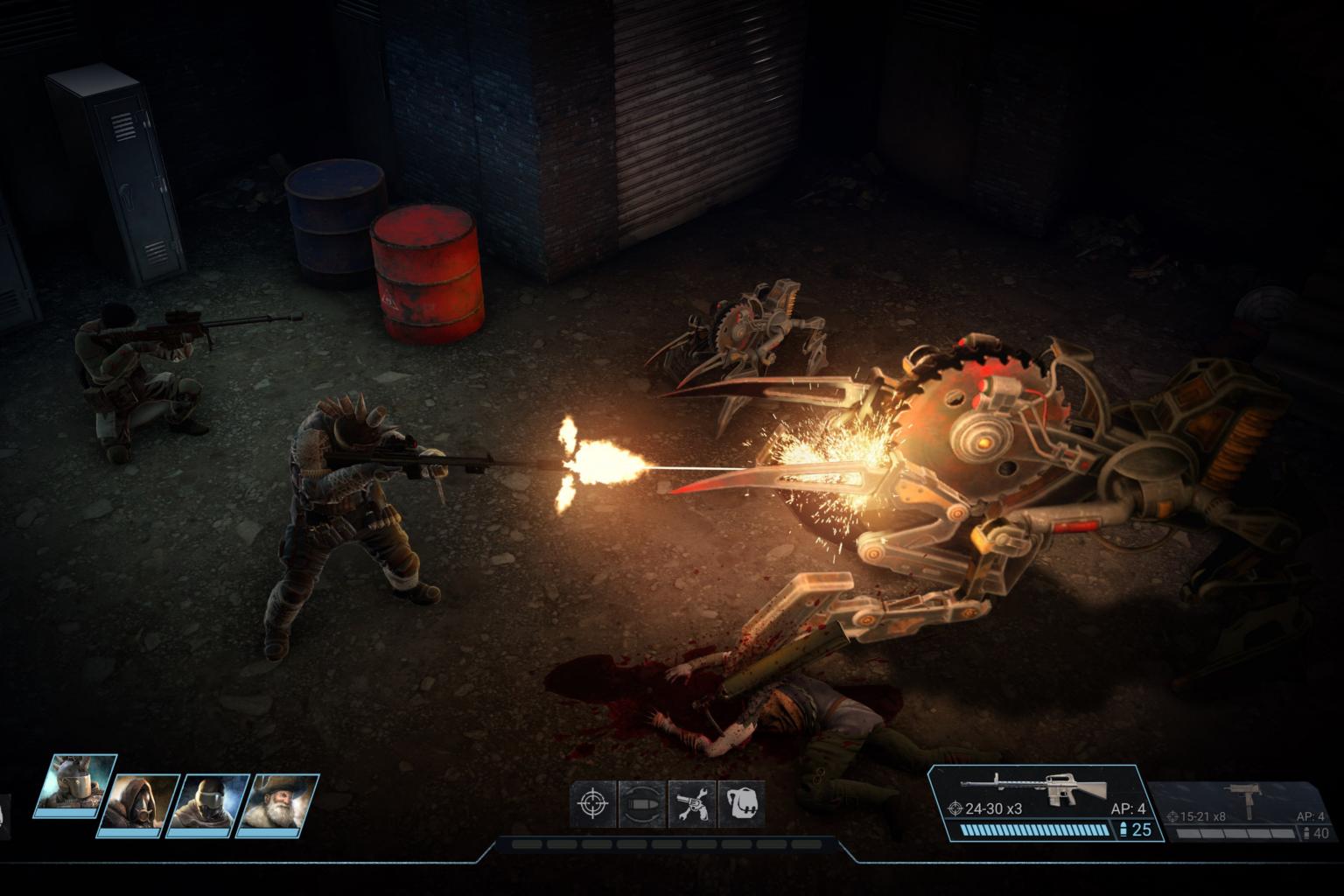This screenshot has height=896, width=1344.
Task: Choose the hooded gas mask ranger portrait
Action: pyautogui.click(x=138, y=803)
